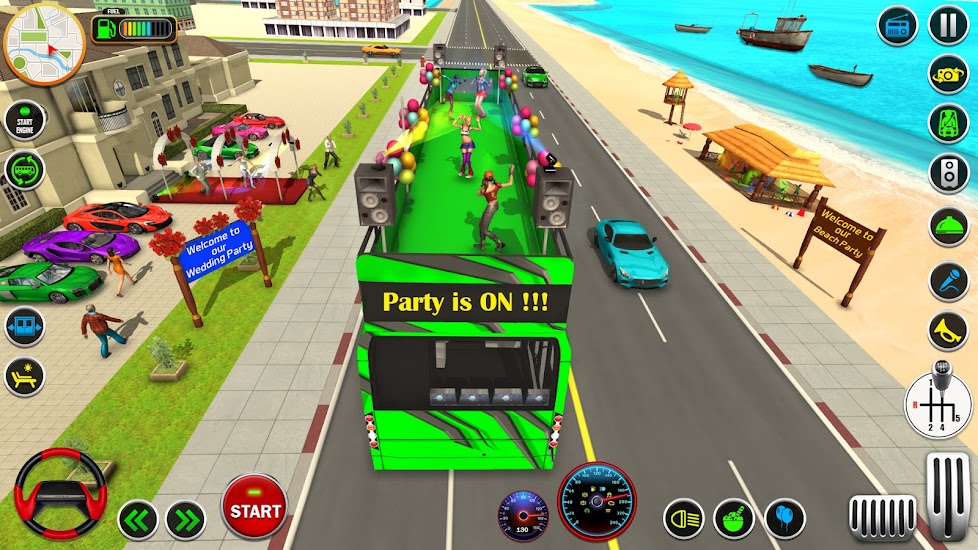Image resolution: width=978 pixels, height=550 pixels.
Task: Toggle the headlights
Action: [684, 518]
